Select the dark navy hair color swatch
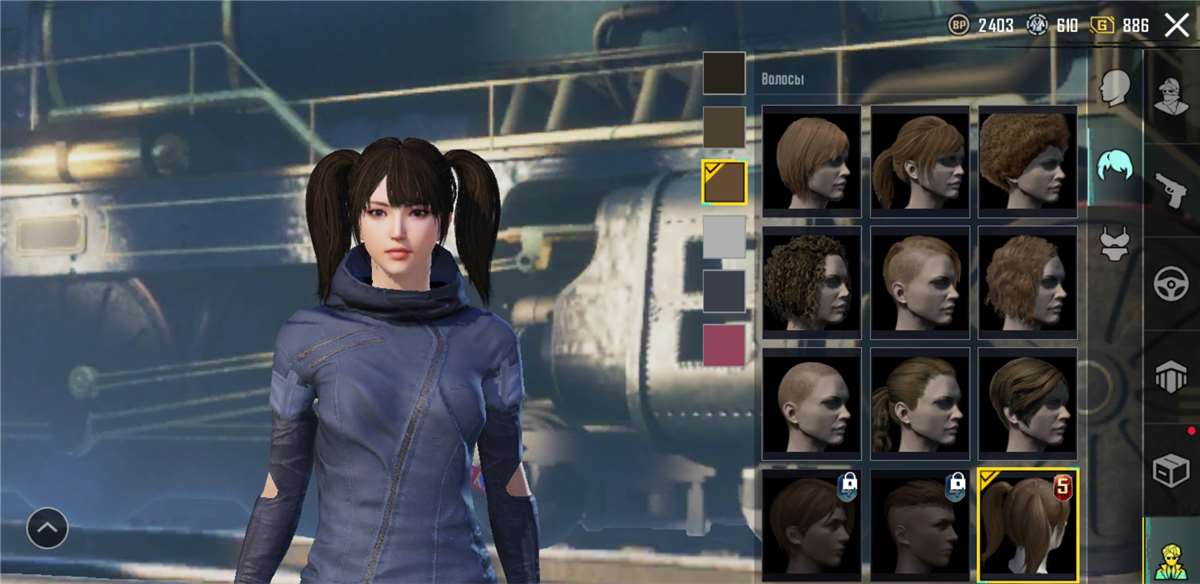The height and width of the screenshot is (584, 1200). coord(724,291)
